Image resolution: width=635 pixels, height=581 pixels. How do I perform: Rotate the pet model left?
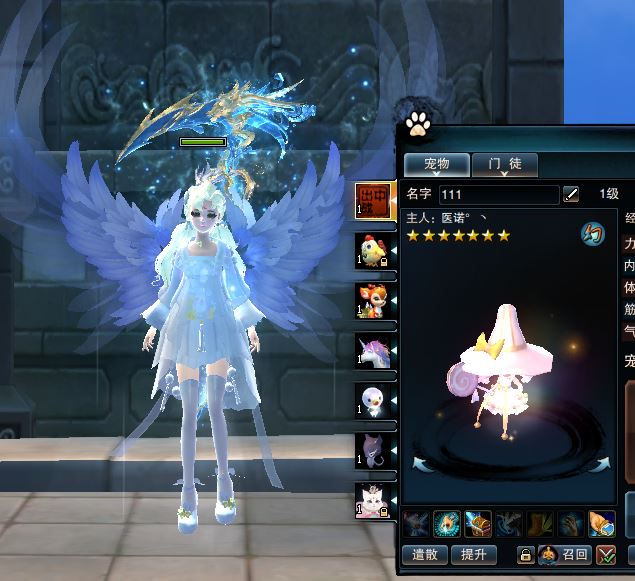point(421,461)
